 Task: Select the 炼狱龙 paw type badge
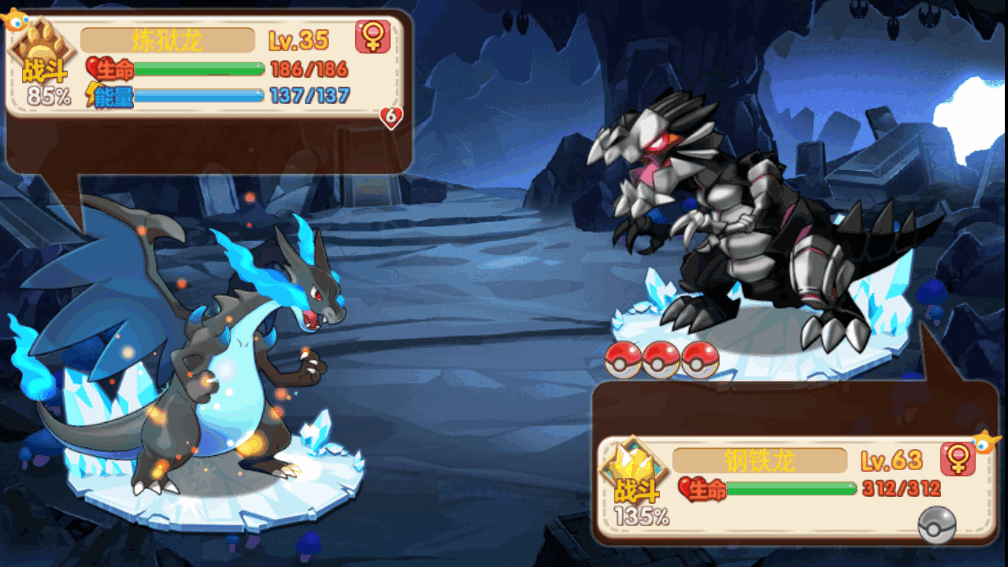pyautogui.click(x=44, y=50)
